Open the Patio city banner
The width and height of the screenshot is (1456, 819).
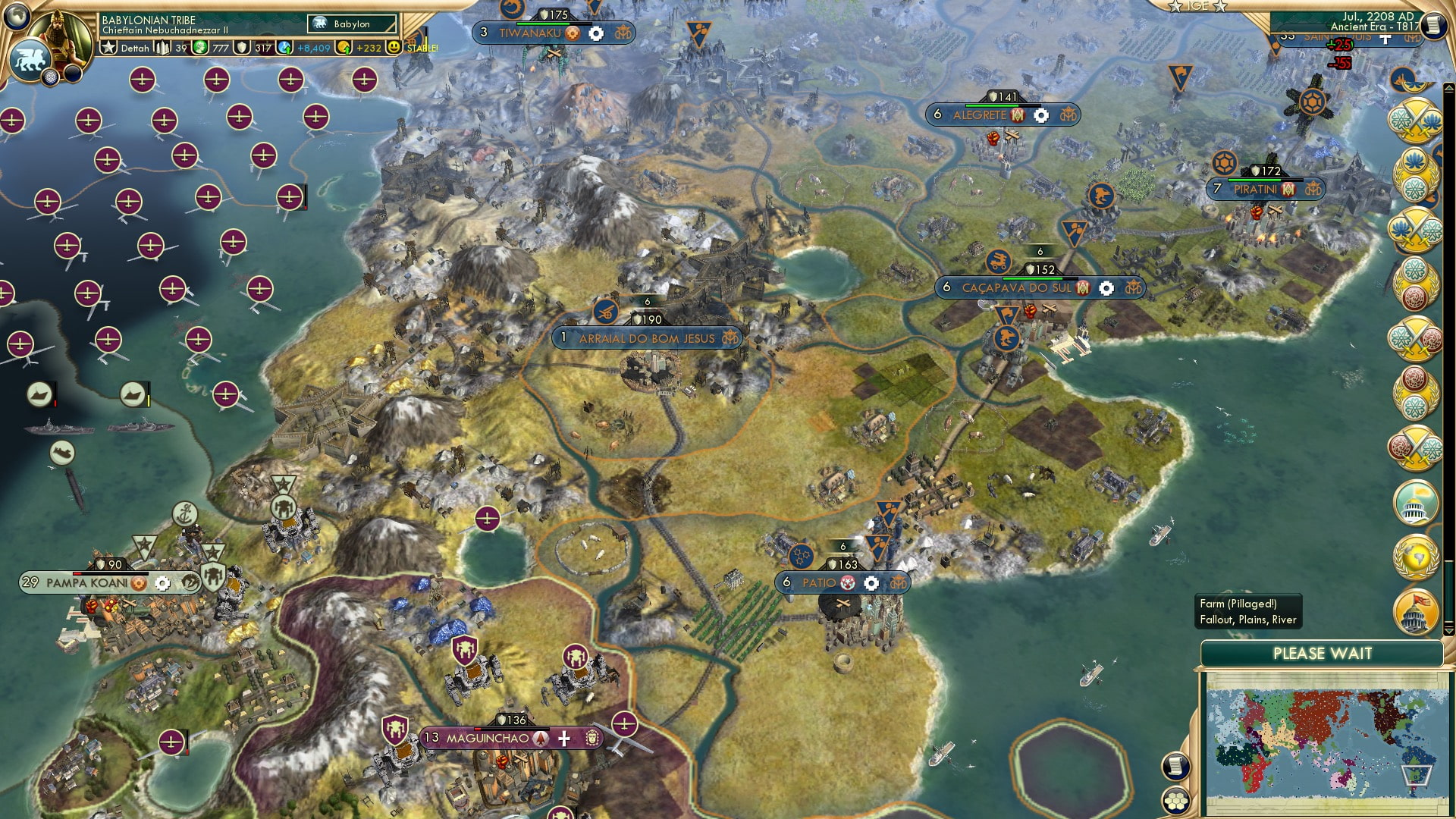[x=819, y=582]
